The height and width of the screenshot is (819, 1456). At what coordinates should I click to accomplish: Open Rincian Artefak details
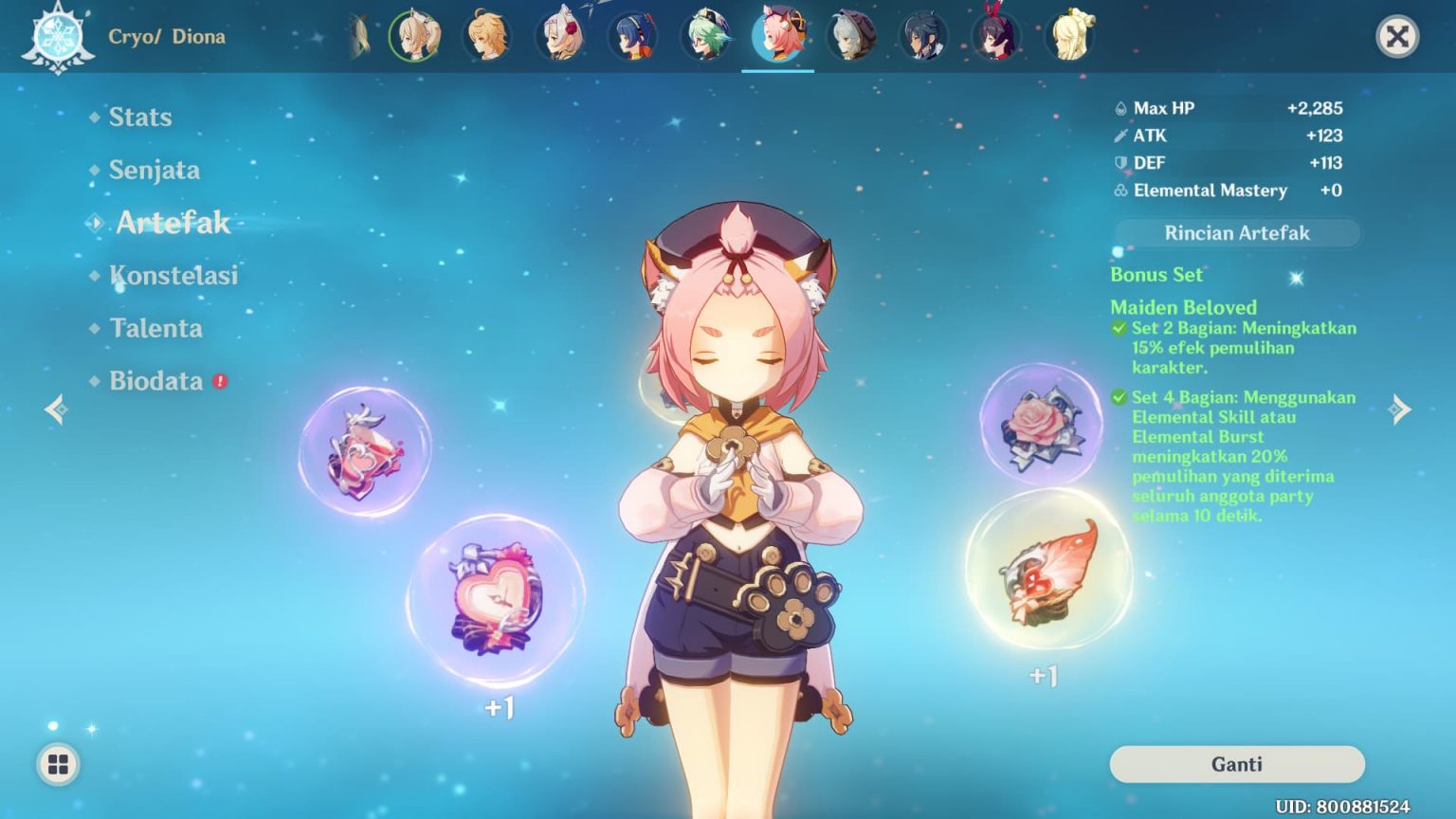tap(1236, 233)
